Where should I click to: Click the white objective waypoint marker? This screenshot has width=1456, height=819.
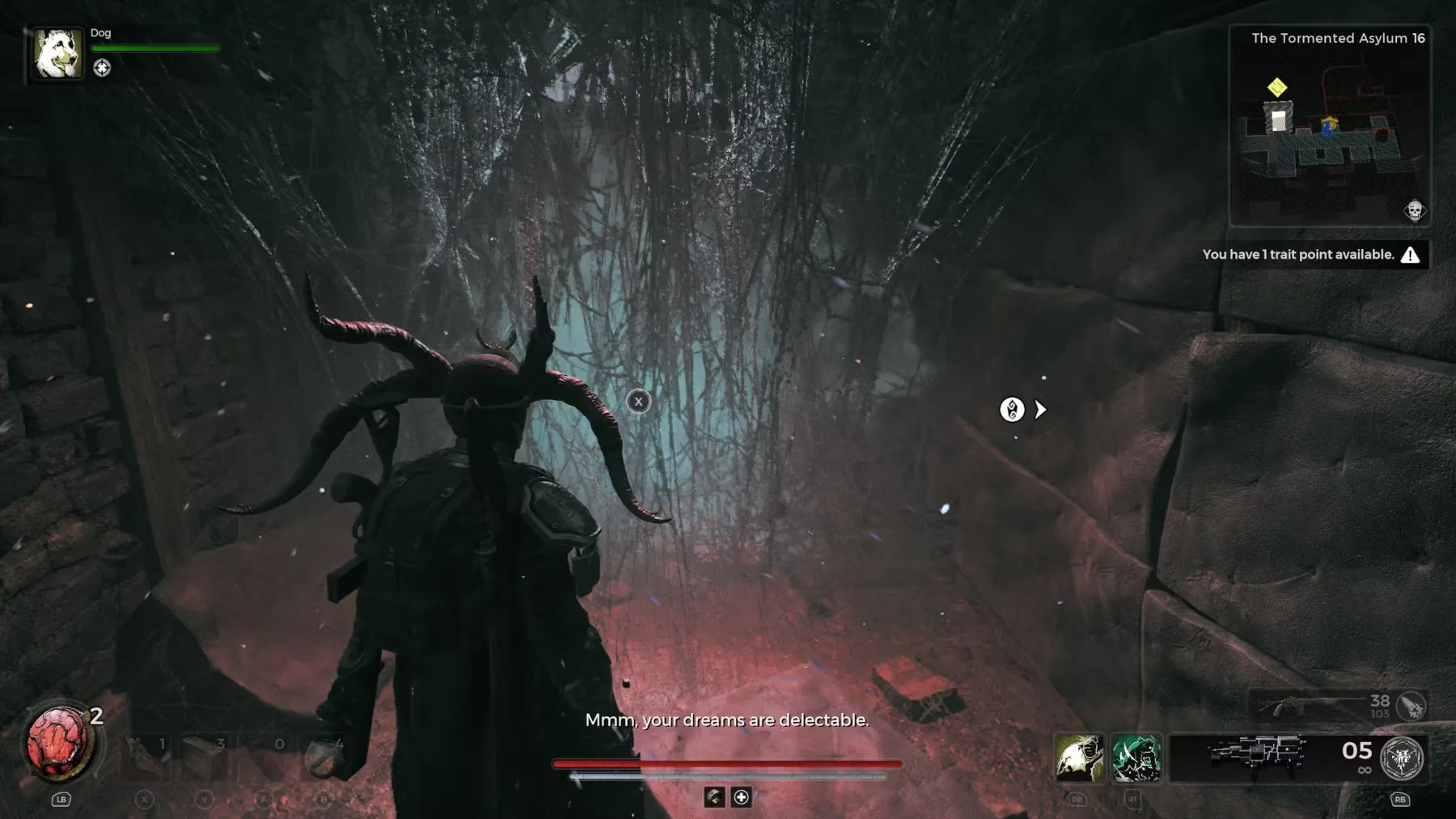(x=1012, y=410)
